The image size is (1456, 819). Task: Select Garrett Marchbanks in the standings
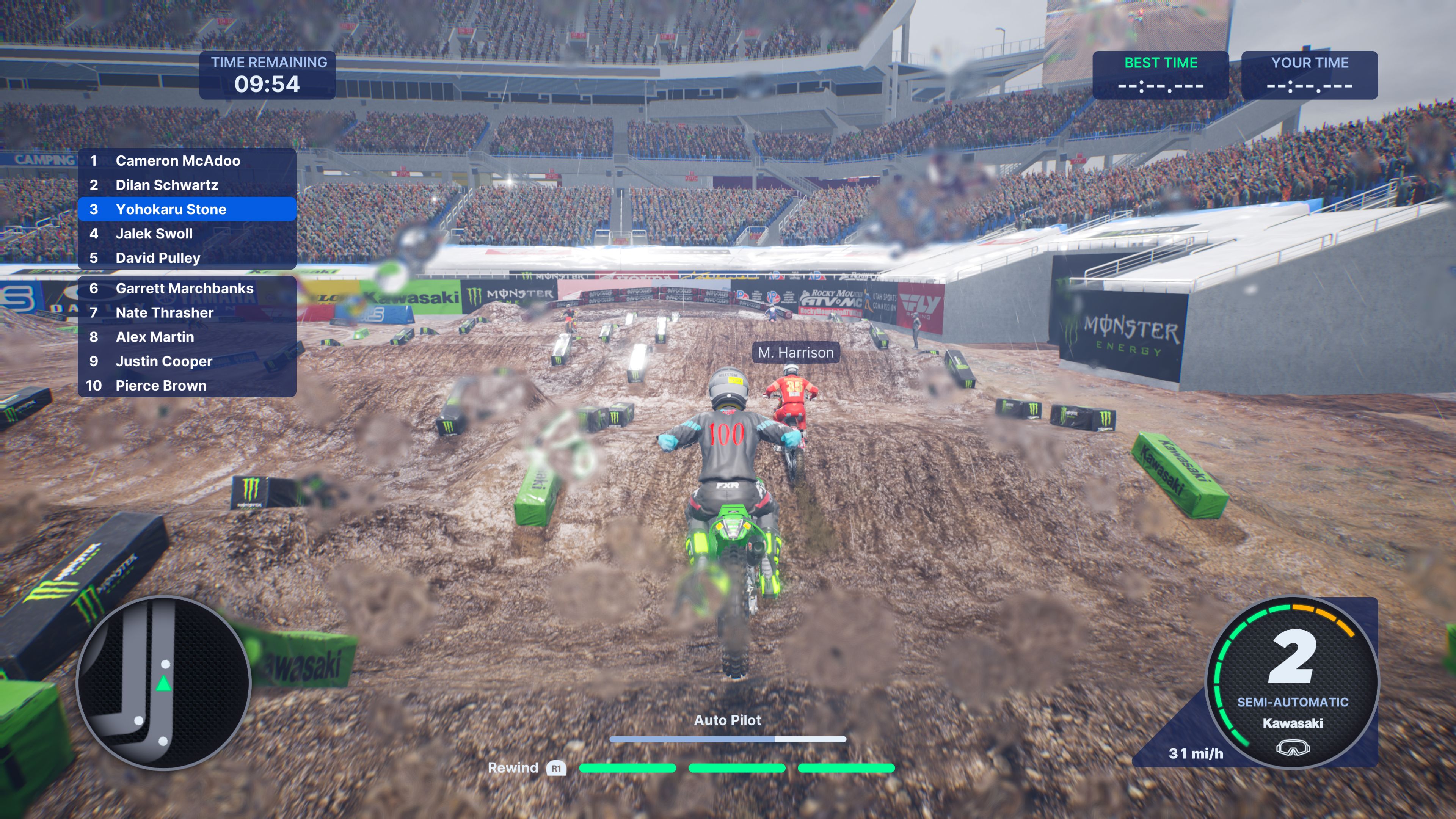point(187,289)
